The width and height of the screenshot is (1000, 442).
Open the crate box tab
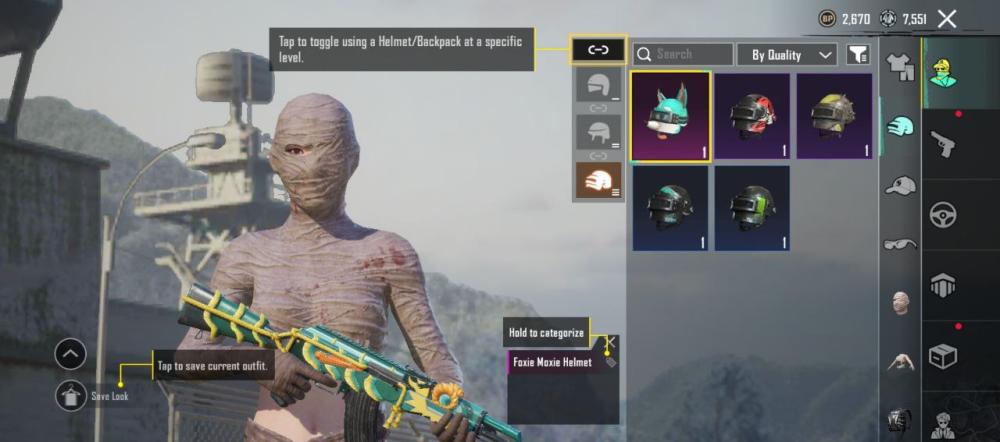pos(943,355)
